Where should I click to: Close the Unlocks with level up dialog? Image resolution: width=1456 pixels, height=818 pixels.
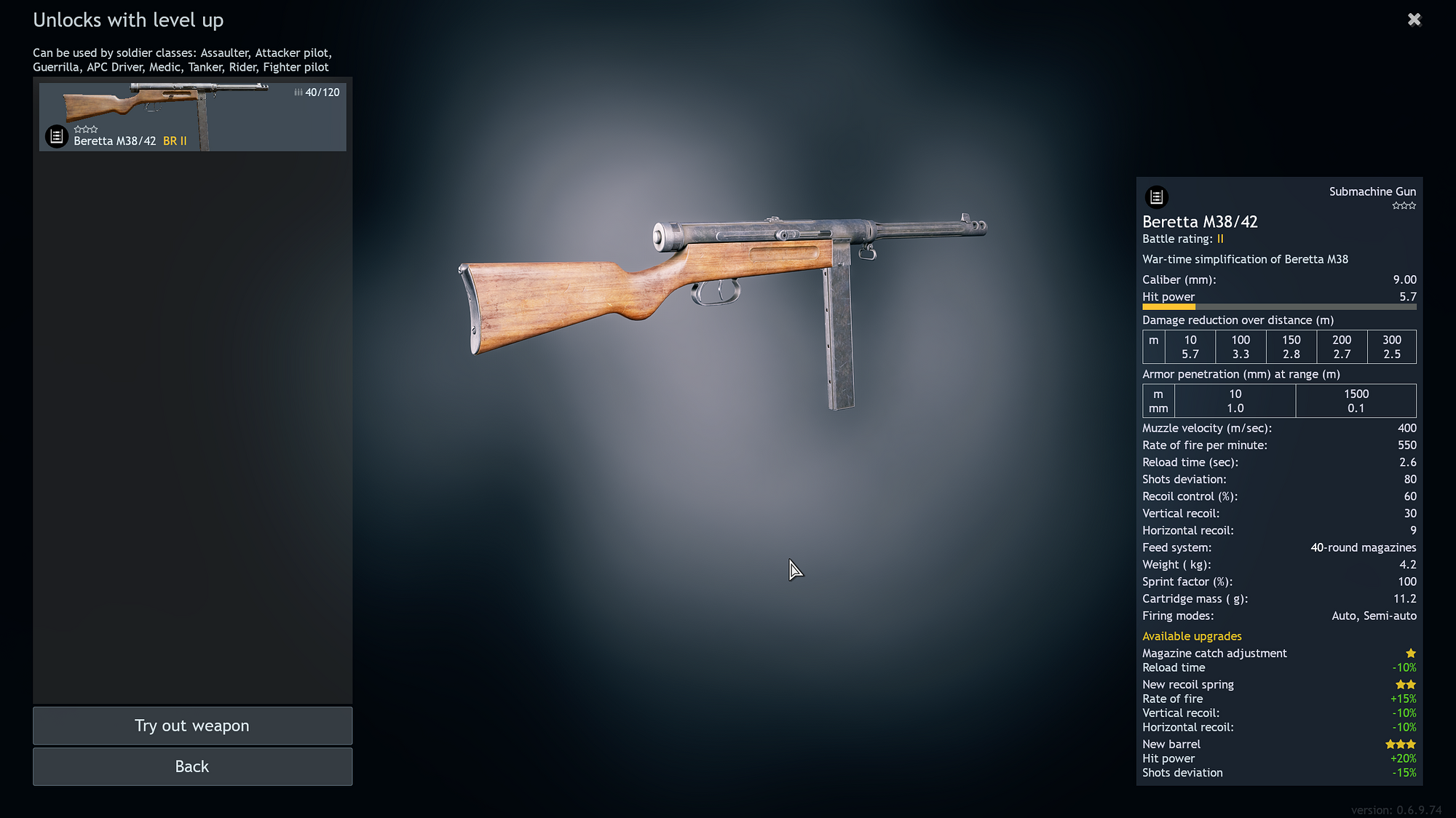click(x=1414, y=20)
